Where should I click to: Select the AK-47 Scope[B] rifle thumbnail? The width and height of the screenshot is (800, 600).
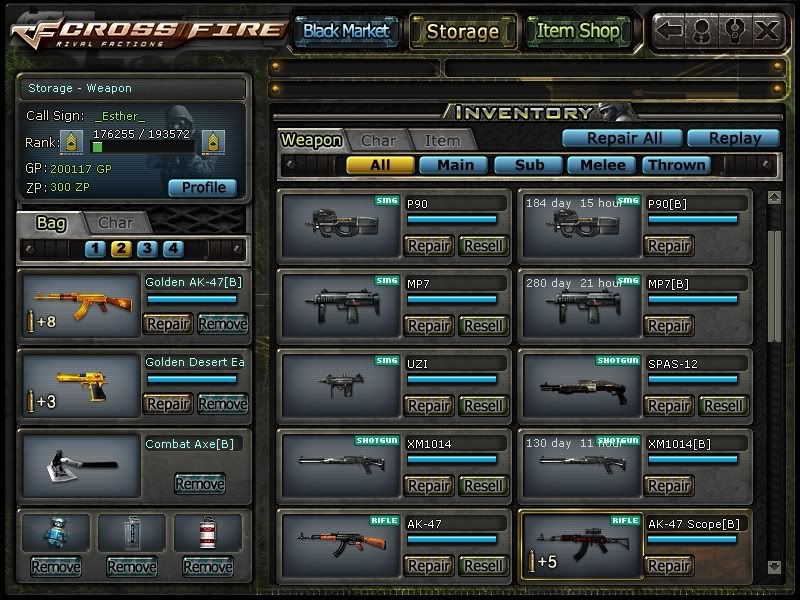580,545
